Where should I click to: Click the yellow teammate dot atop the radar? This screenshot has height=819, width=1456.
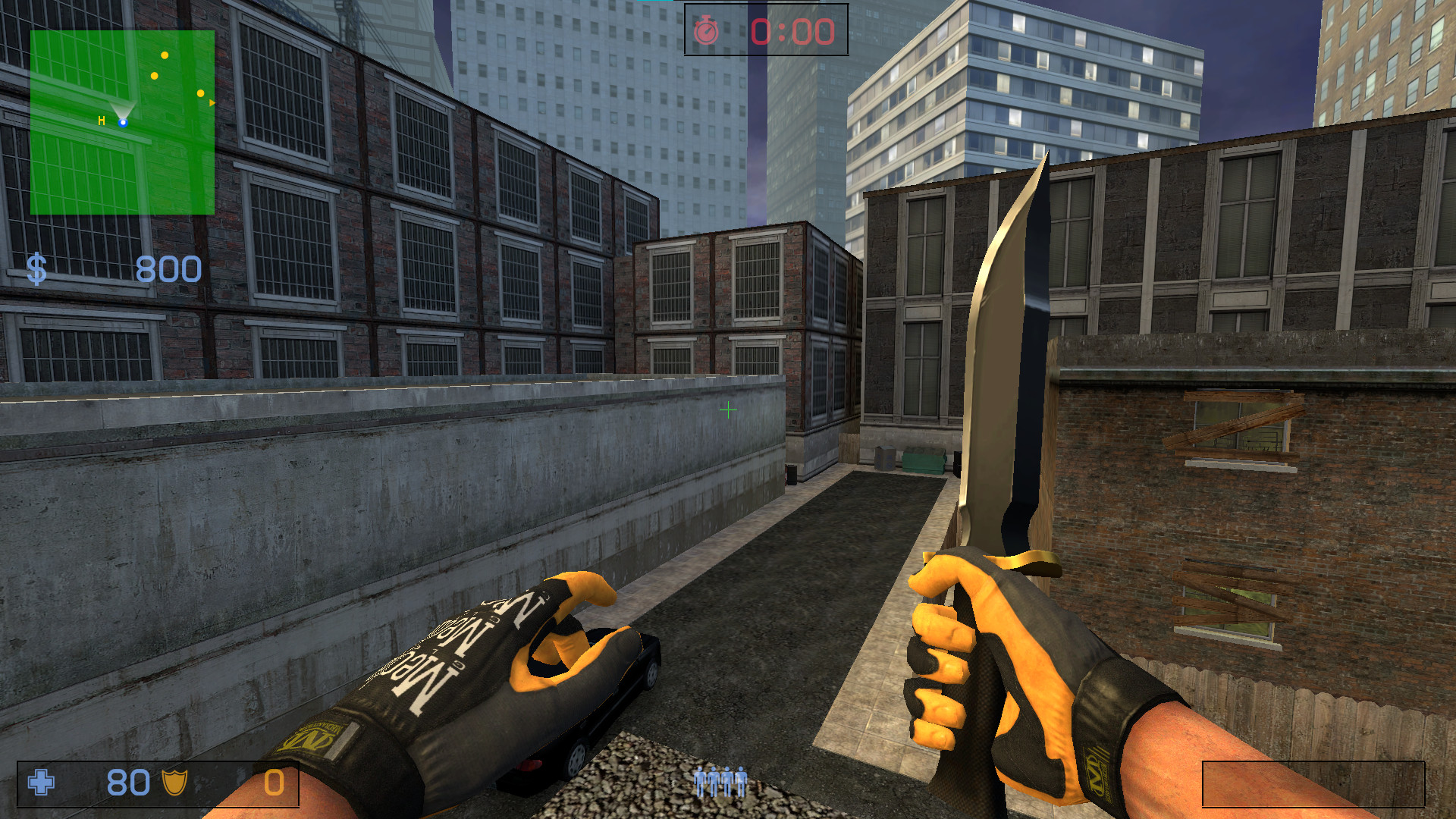click(165, 55)
